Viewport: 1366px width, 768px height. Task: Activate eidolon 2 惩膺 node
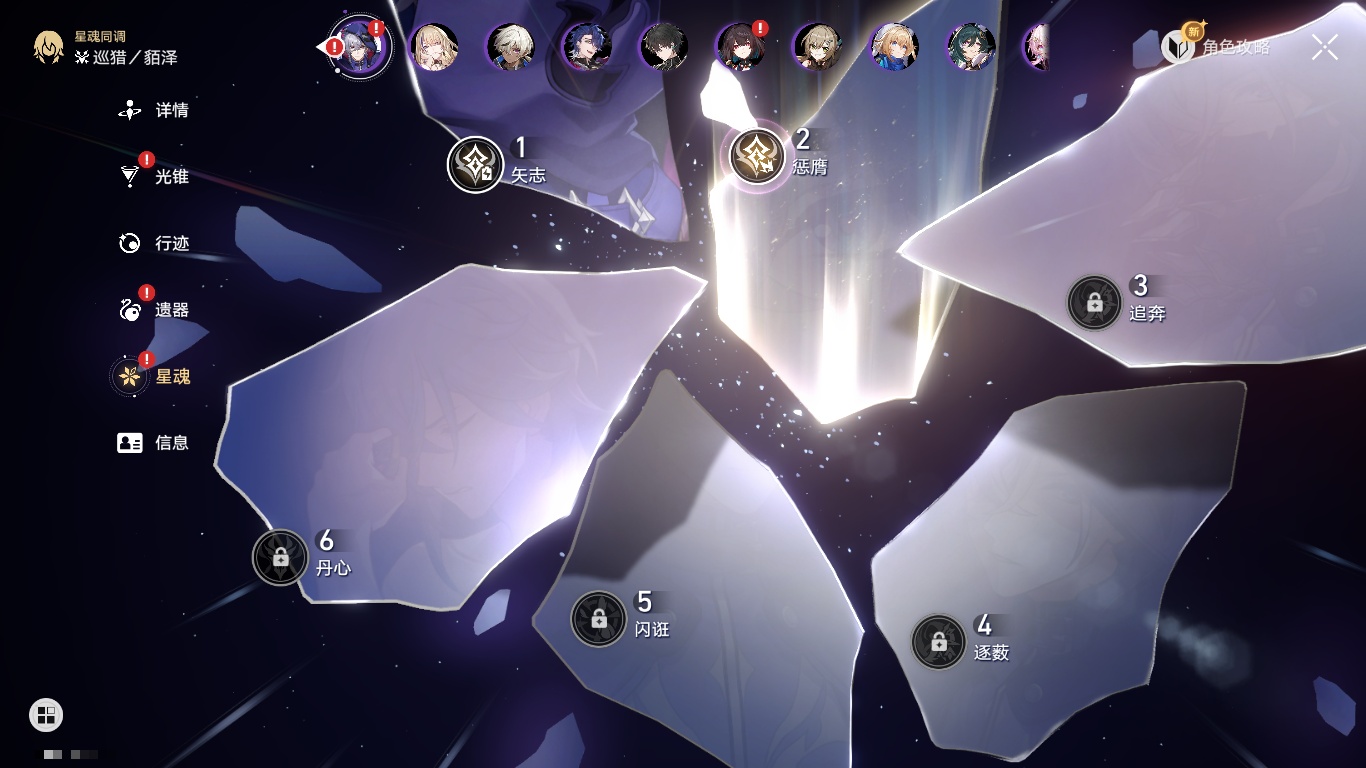pos(757,156)
